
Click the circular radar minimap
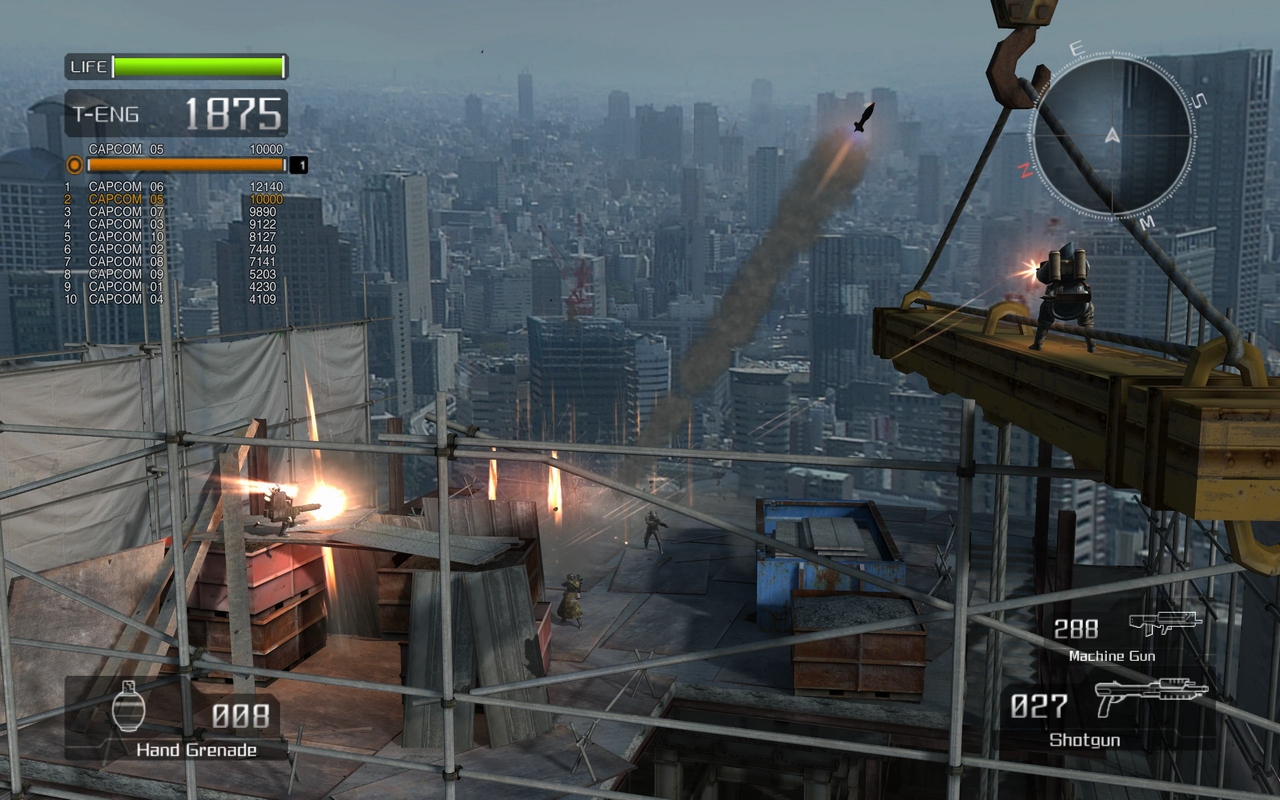[1112, 136]
